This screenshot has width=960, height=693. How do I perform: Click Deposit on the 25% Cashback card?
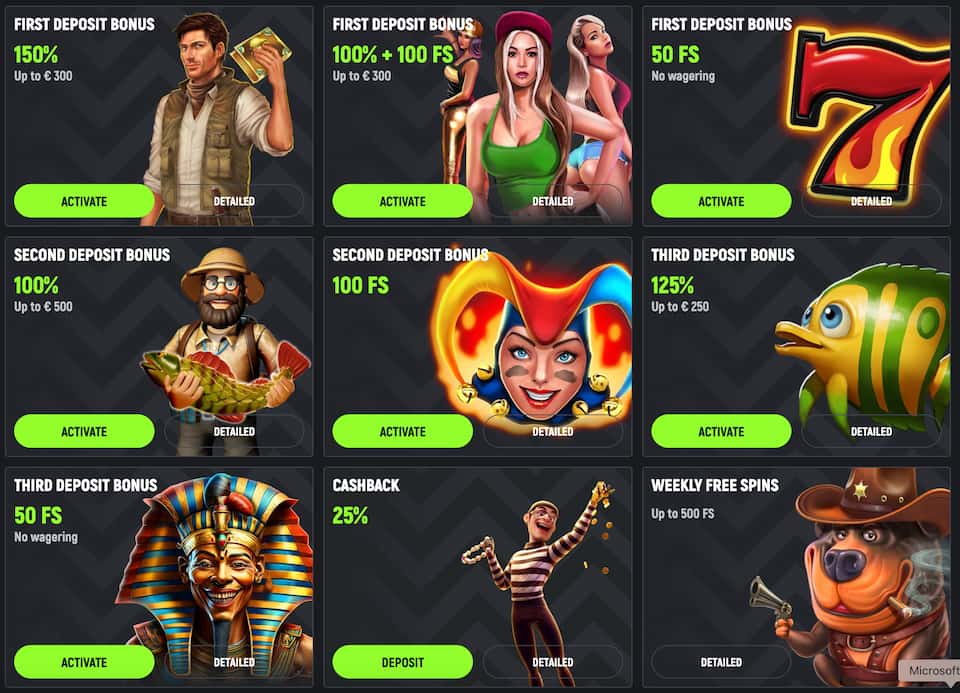(402, 662)
